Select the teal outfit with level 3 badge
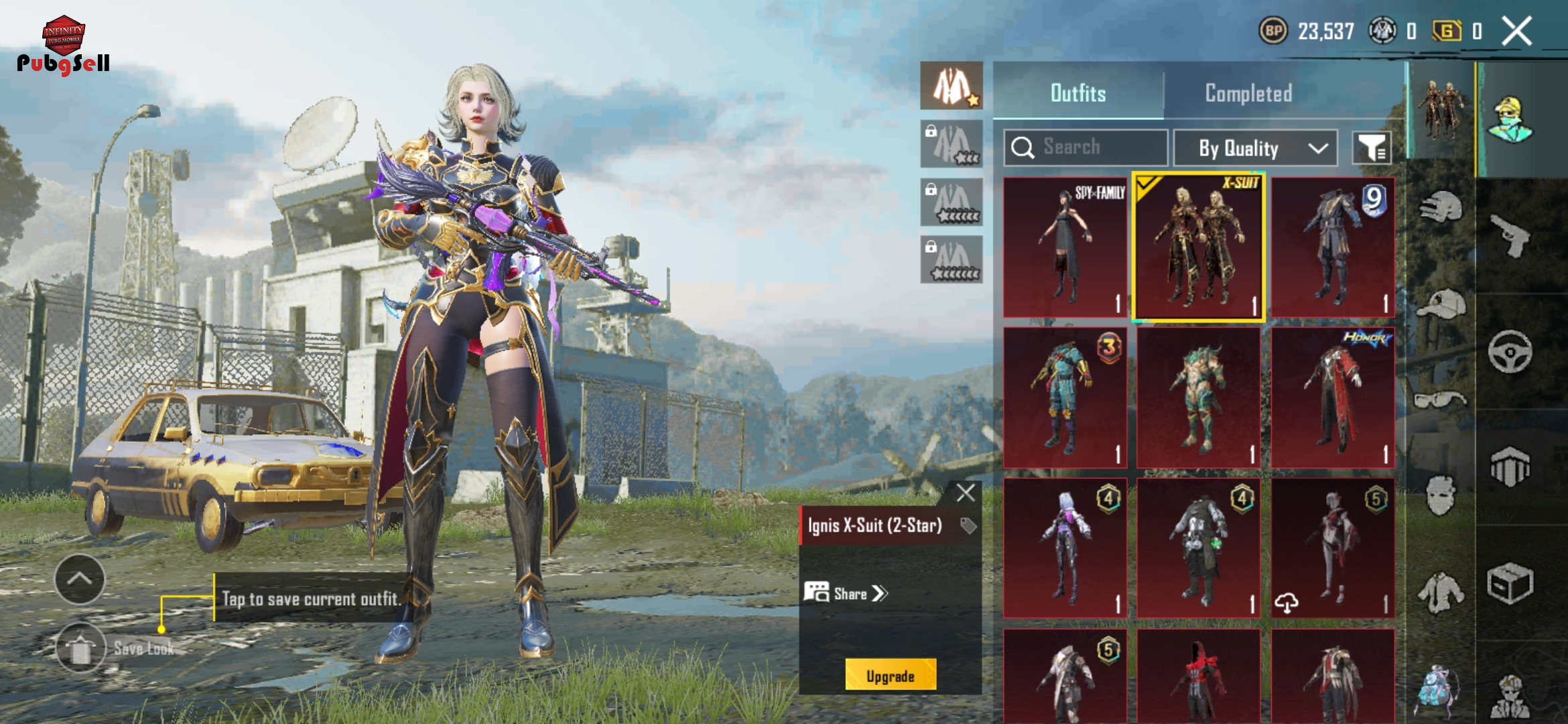The height and width of the screenshot is (724, 1568). pos(1065,398)
